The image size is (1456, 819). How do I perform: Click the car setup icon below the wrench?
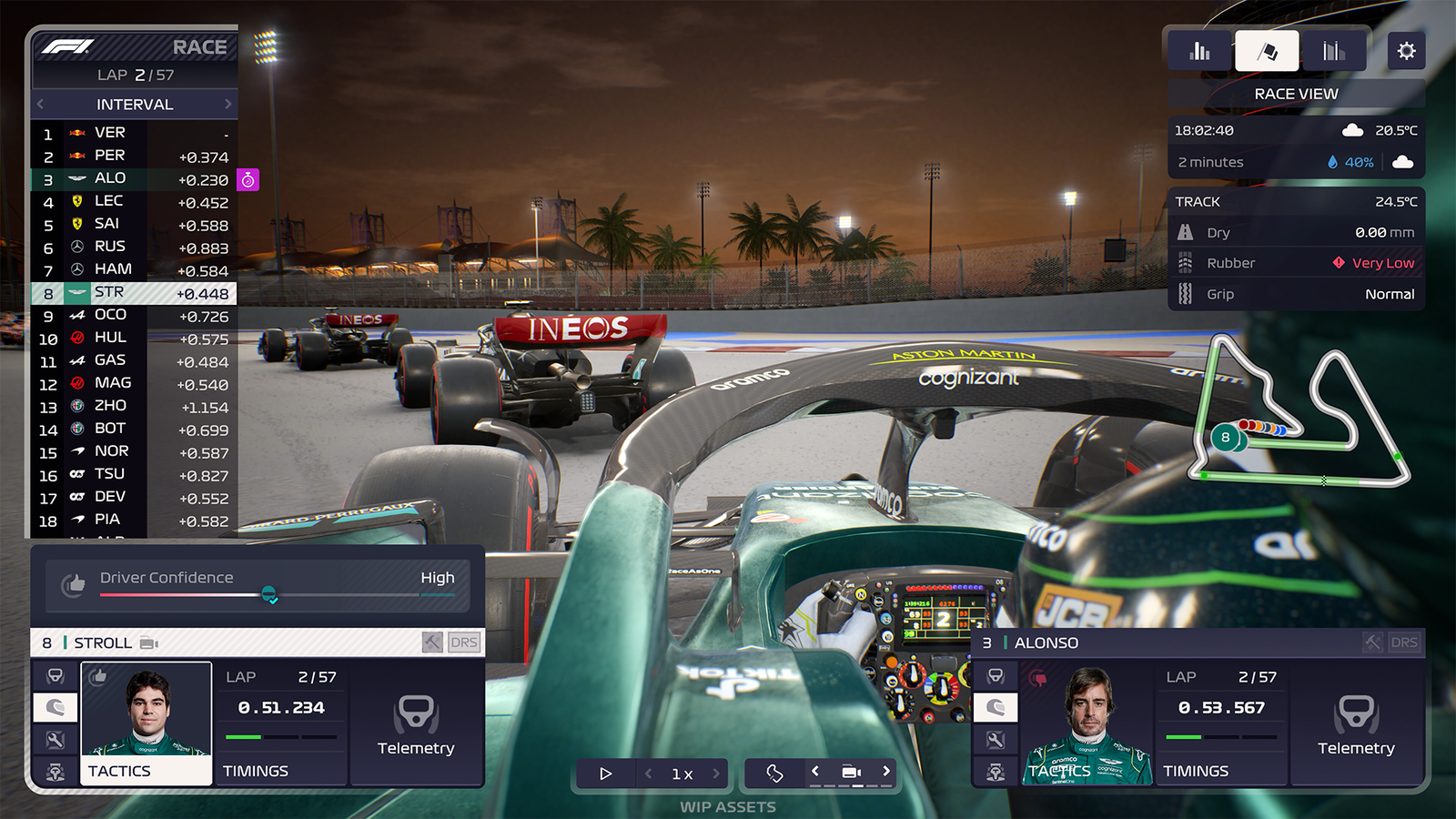55,772
